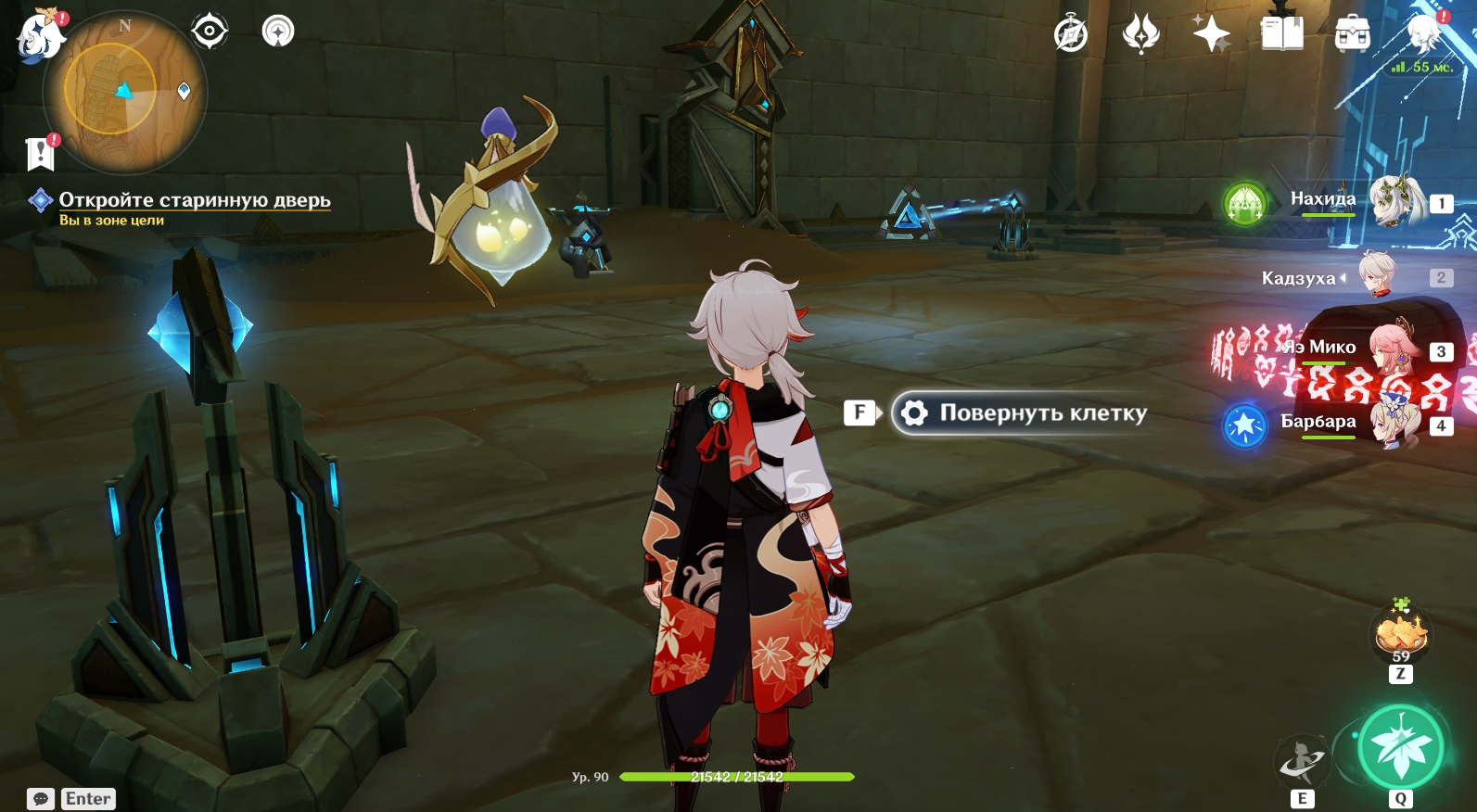Open the chat speech bubble button
The image size is (1477, 812).
pyautogui.click(x=41, y=799)
